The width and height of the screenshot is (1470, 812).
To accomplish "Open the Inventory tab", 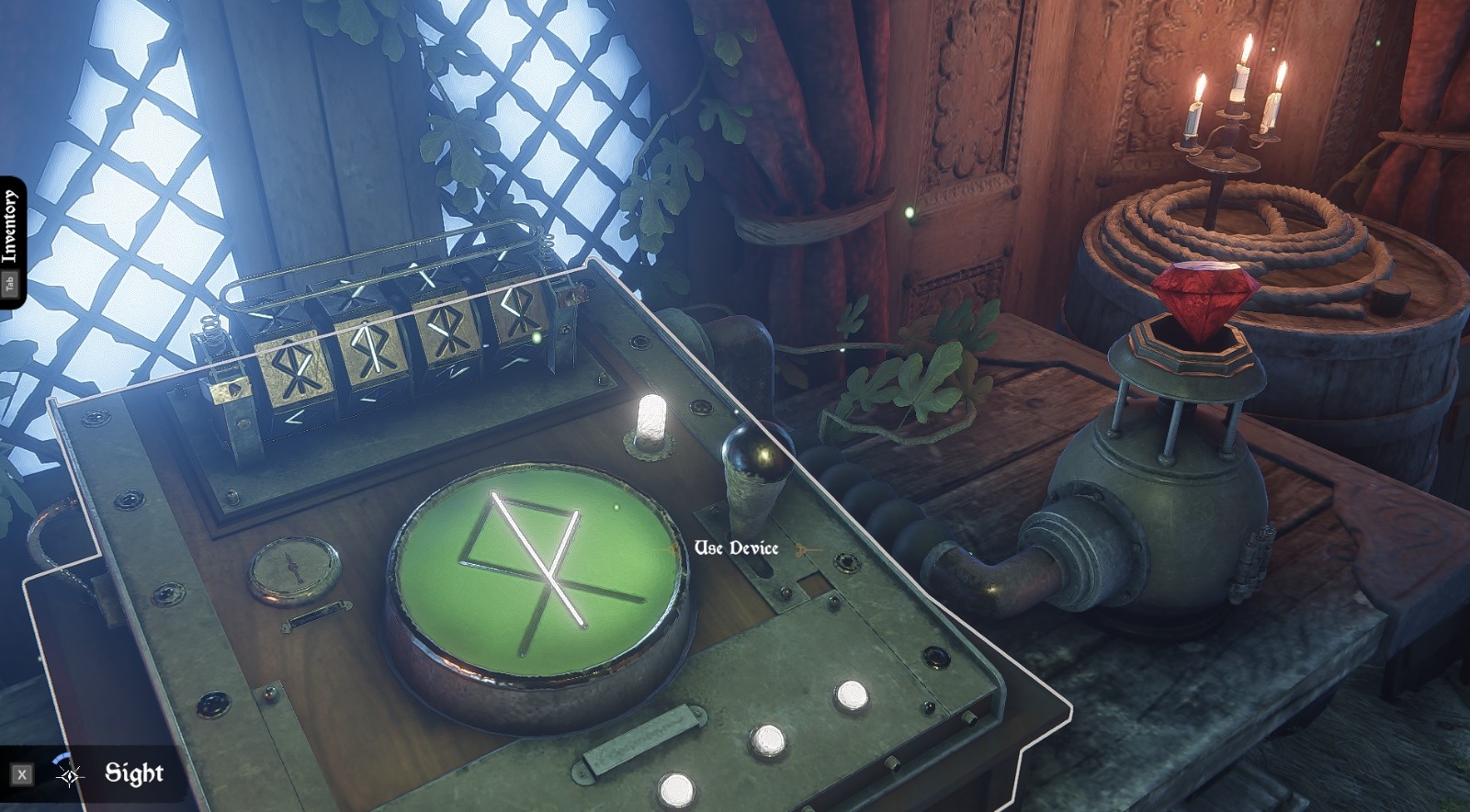I will click(x=11, y=230).
